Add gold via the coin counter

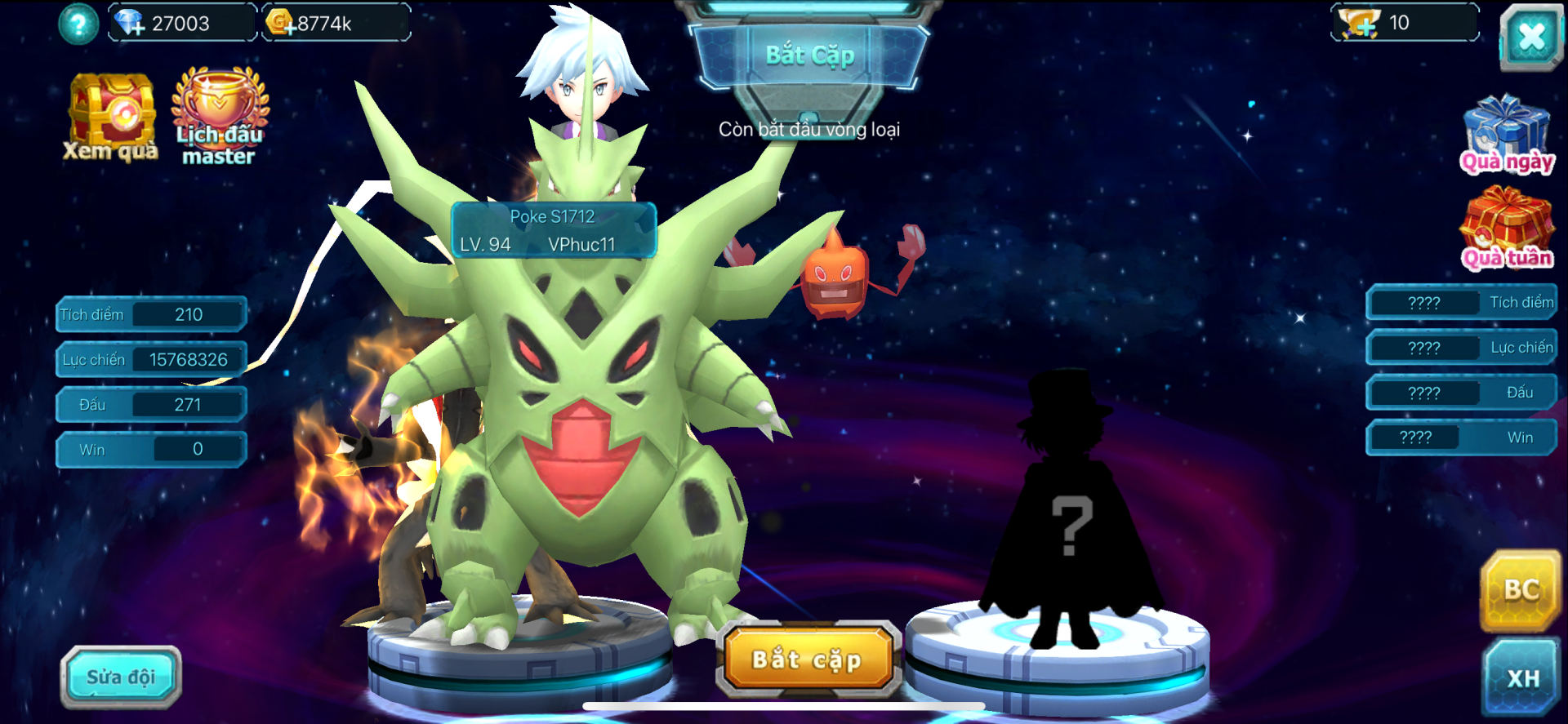(x=282, y=24)
